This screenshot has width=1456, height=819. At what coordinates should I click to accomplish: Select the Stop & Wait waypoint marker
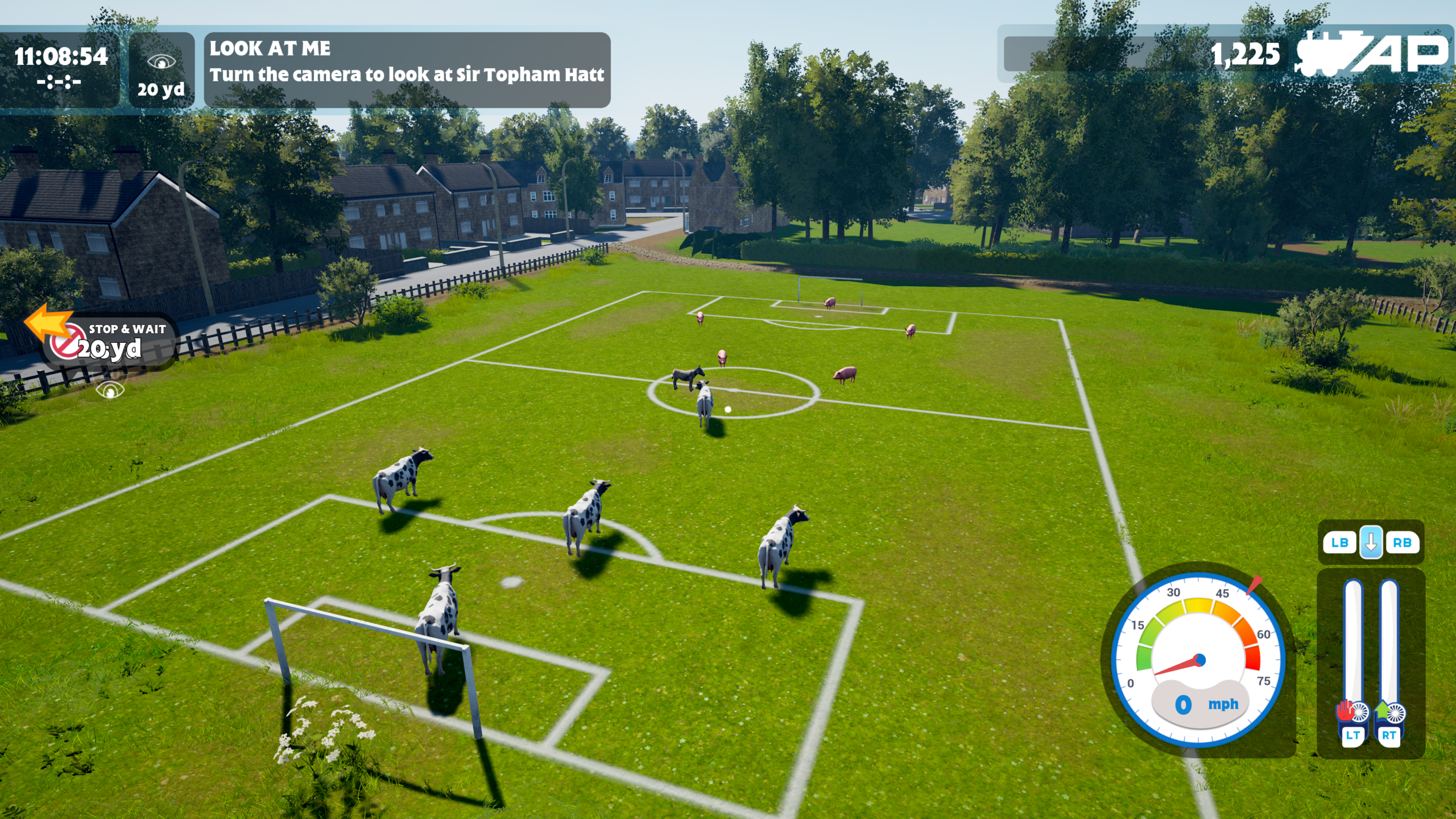click(108, 341)
